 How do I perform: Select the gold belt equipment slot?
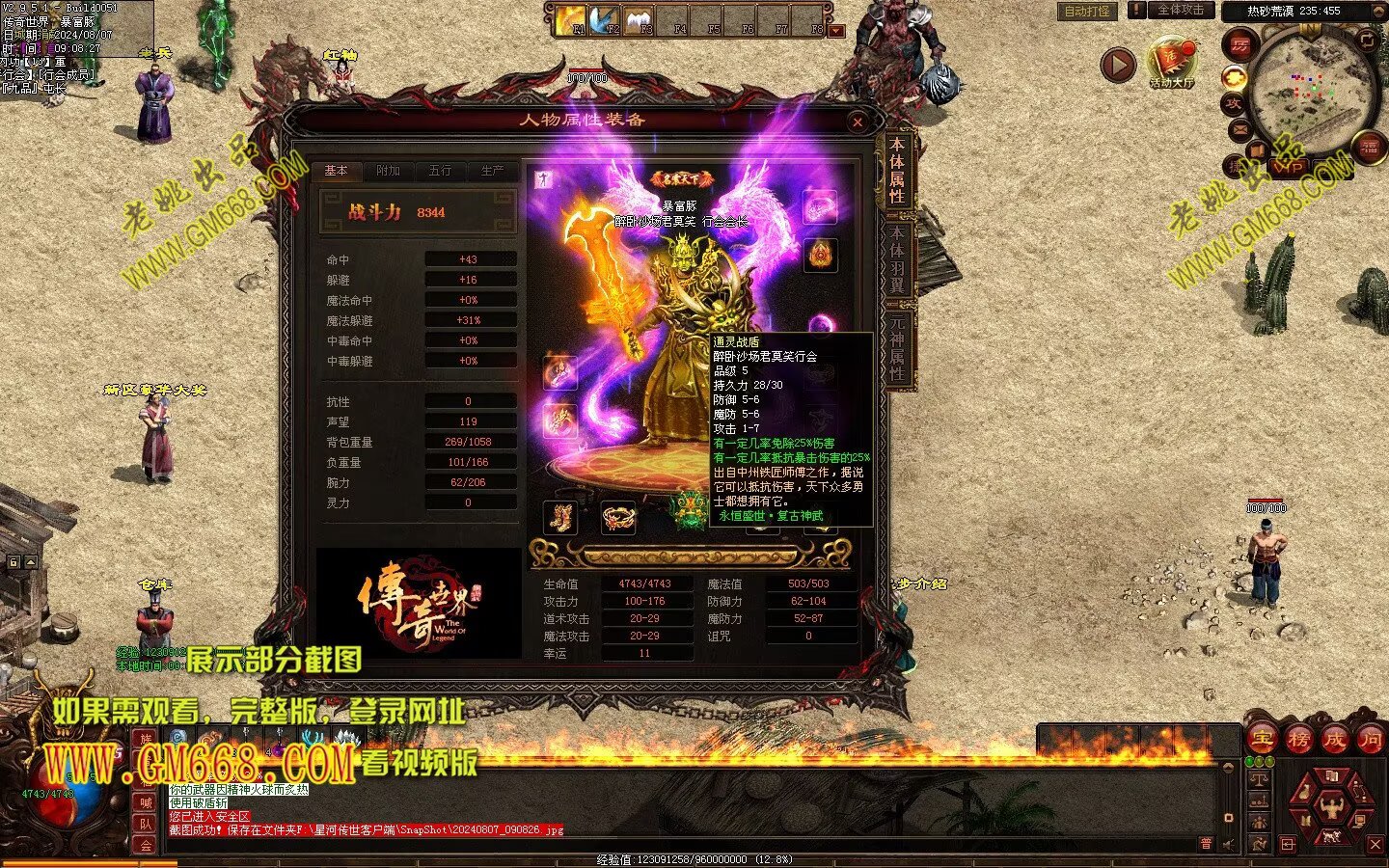point(618,518)
